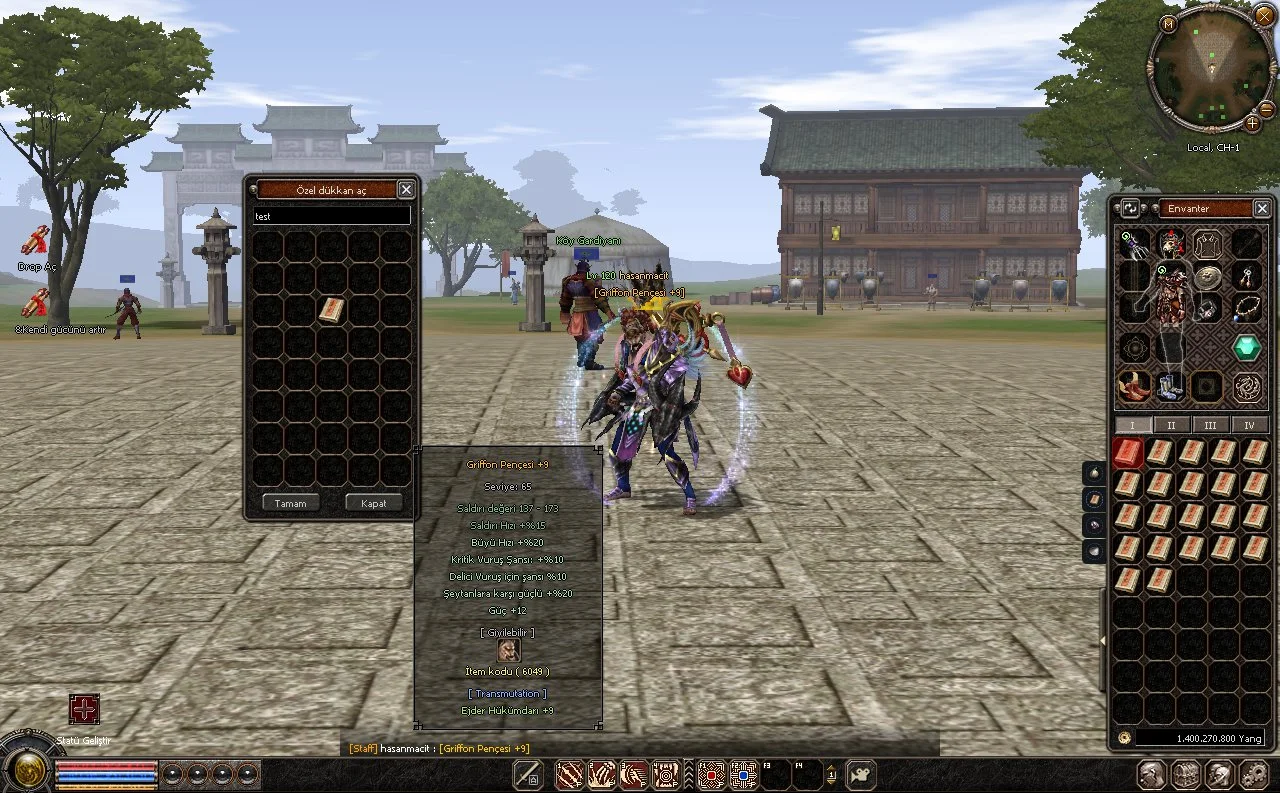Image resolution: width=1280 pixels, height=793 pixels.
Task: Open the world map via the M button
Action: pyautogui.click(x=1169, y=22)
